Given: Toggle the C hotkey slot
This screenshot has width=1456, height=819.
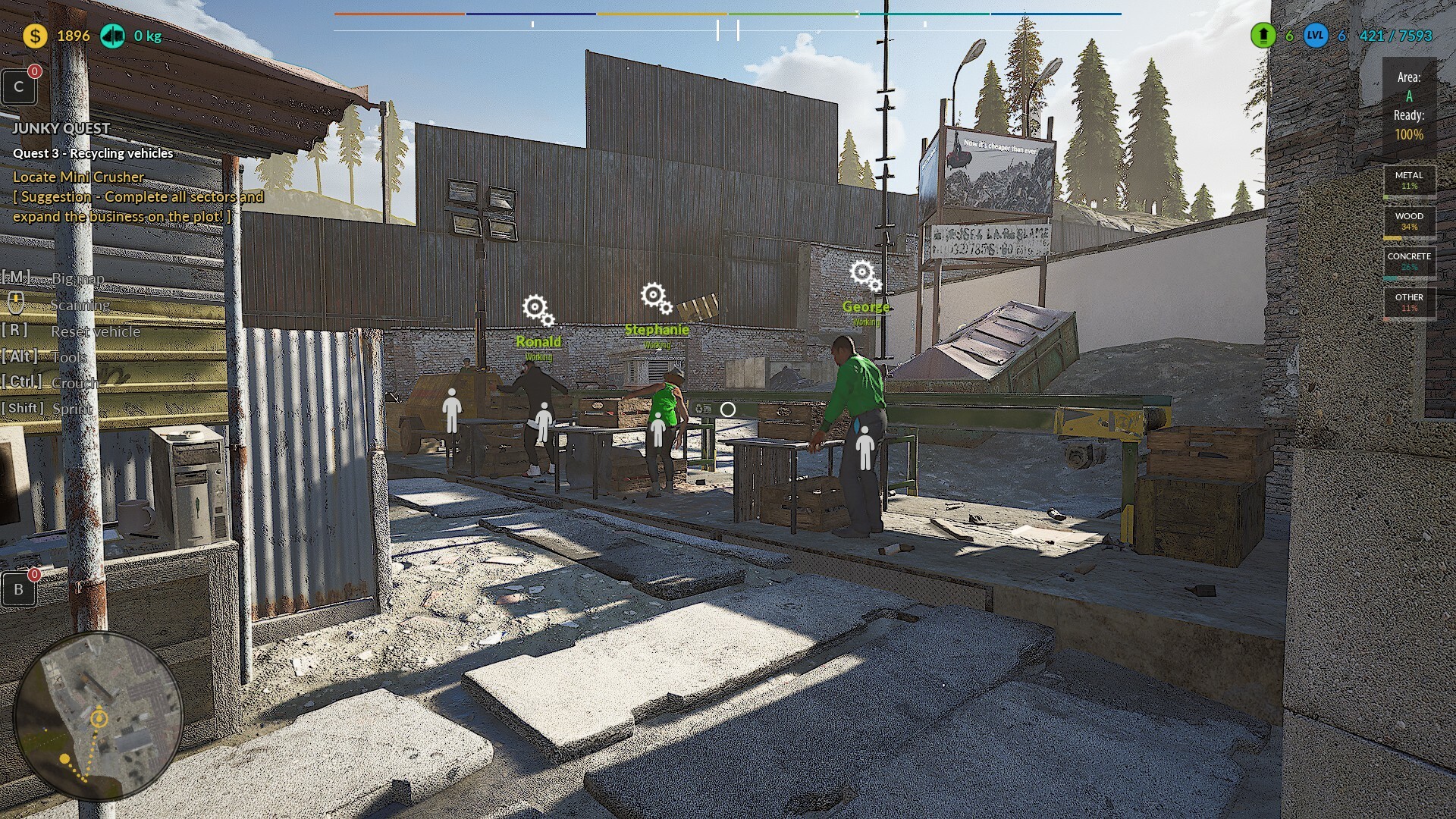Looking at the screenshot, I should pos(19,86).
